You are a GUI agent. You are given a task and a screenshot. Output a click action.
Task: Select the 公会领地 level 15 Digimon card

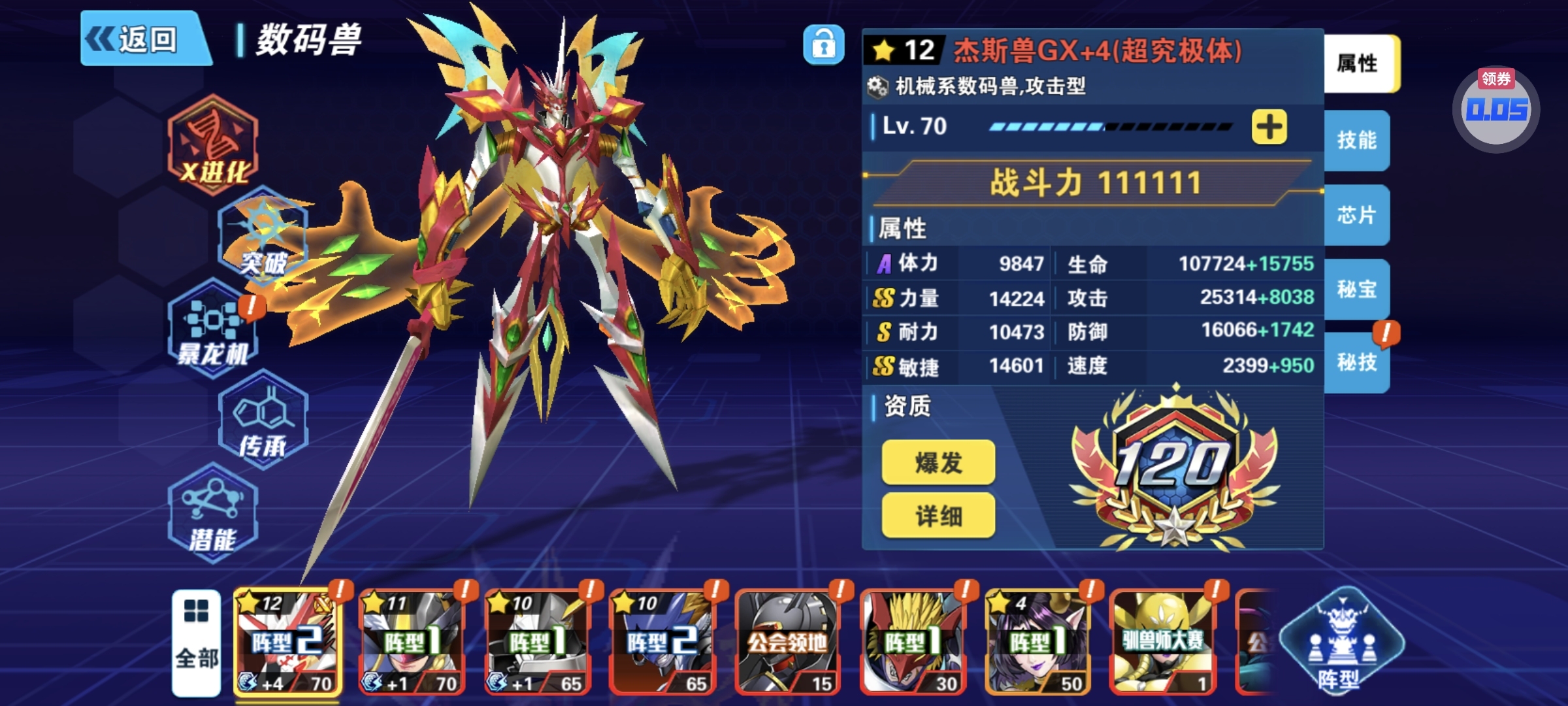point(787,642)
